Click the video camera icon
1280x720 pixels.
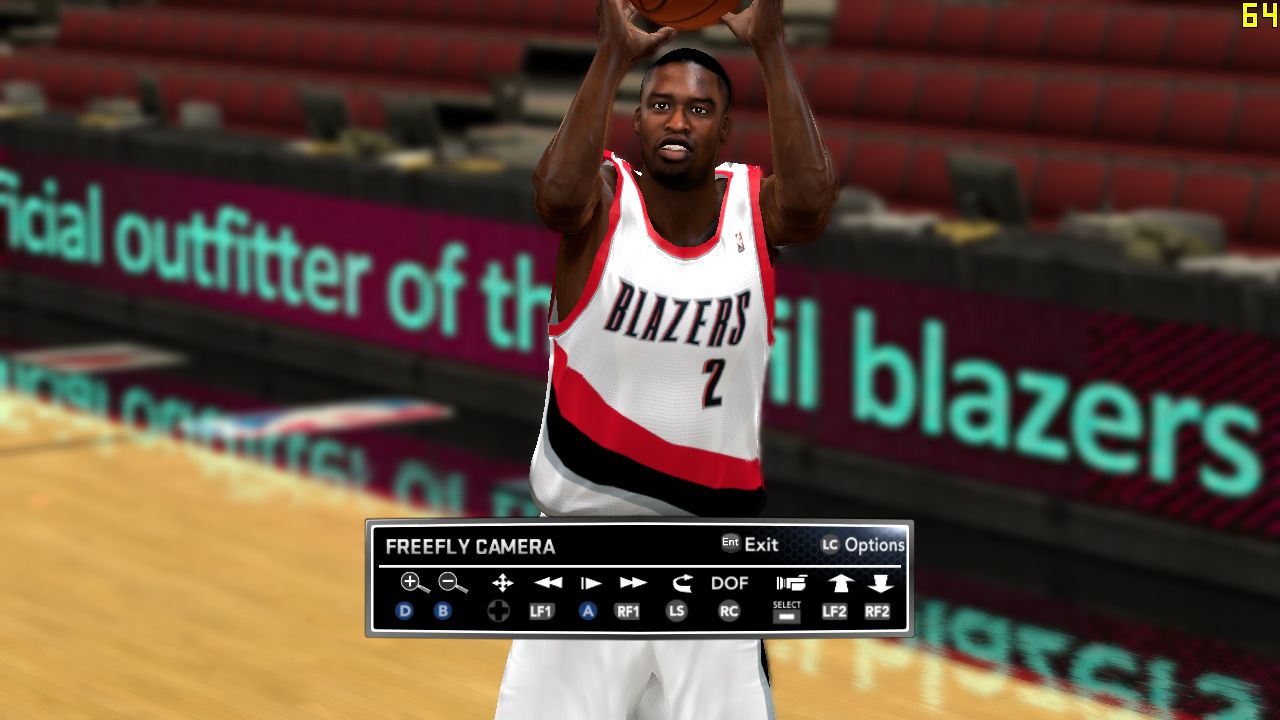[790, 583]
